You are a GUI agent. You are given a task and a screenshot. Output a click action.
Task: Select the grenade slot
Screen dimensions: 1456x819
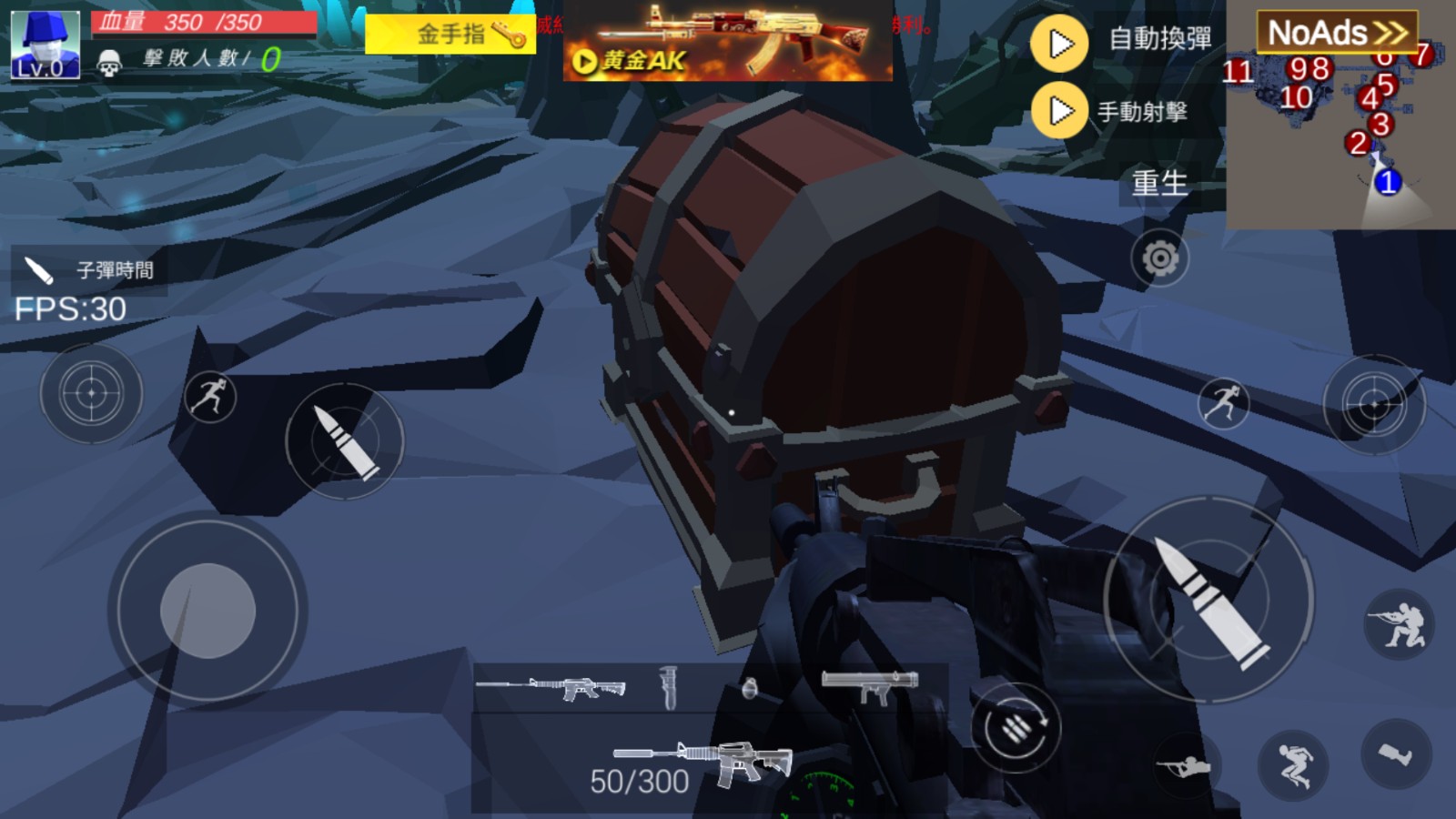pyautogui.click(x=749, y=688)
